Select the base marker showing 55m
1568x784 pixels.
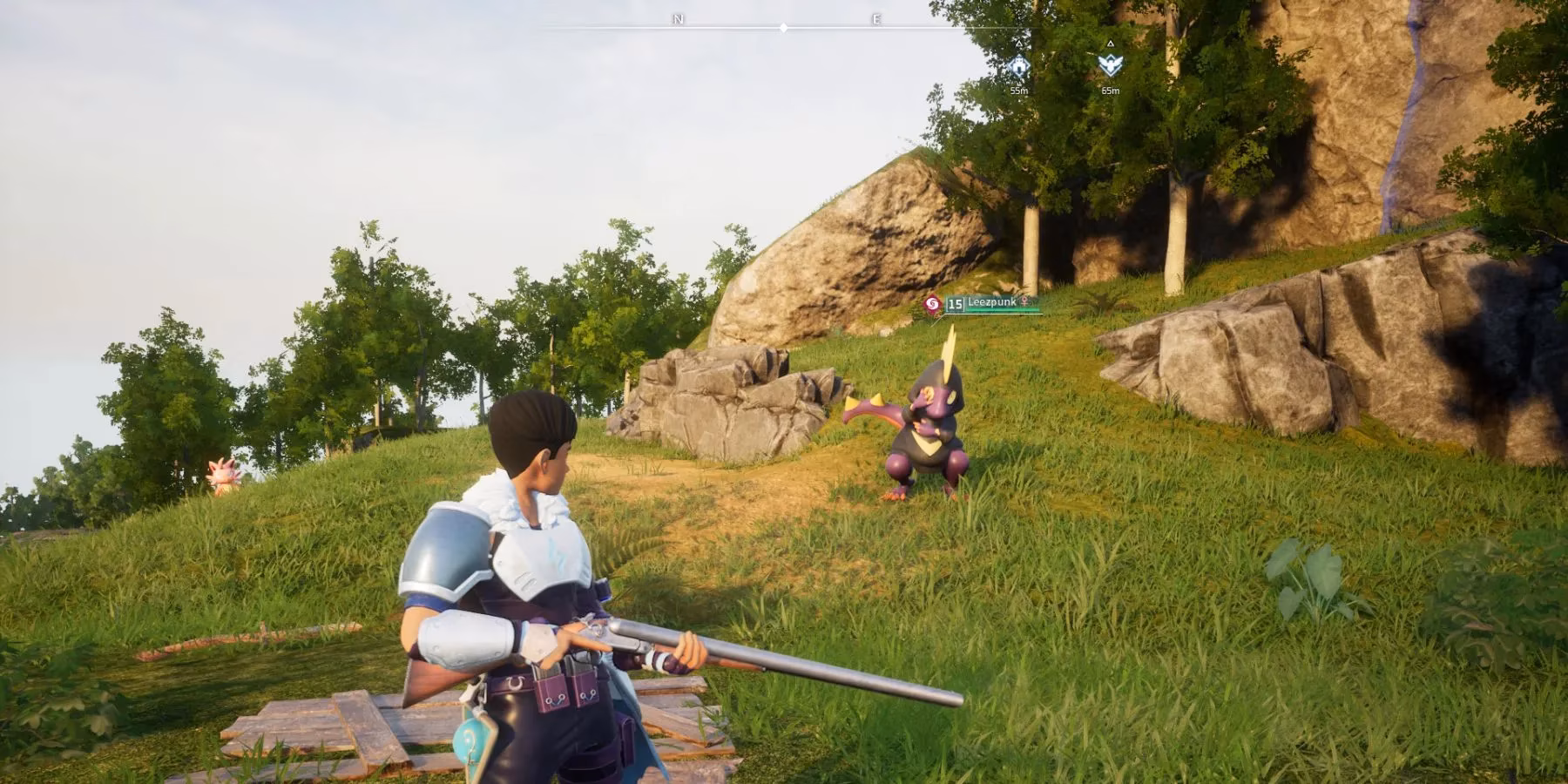[x=1018, y=66]
